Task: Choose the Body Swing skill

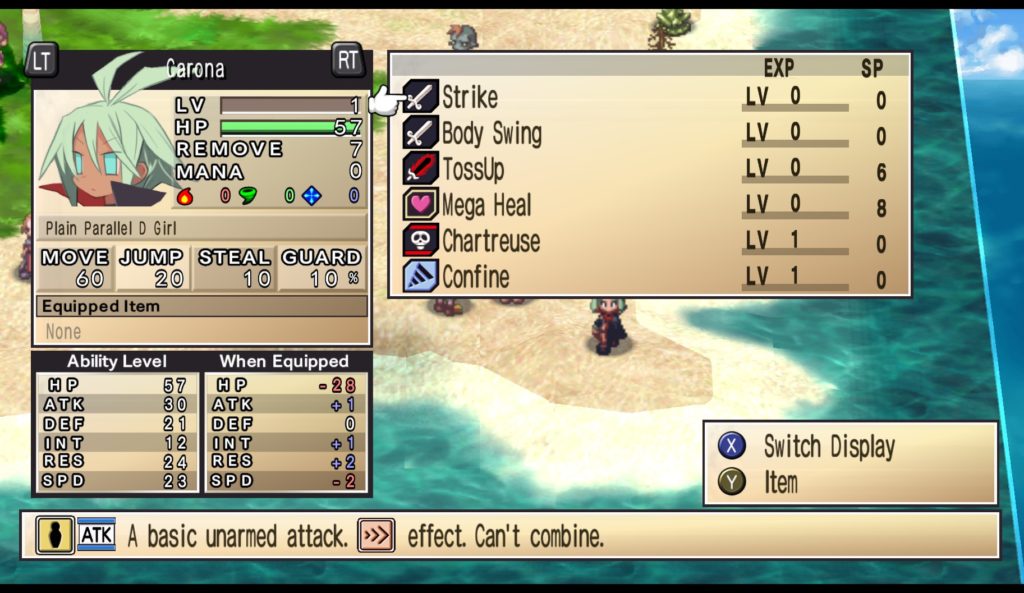Action: [x=491, y=134]
